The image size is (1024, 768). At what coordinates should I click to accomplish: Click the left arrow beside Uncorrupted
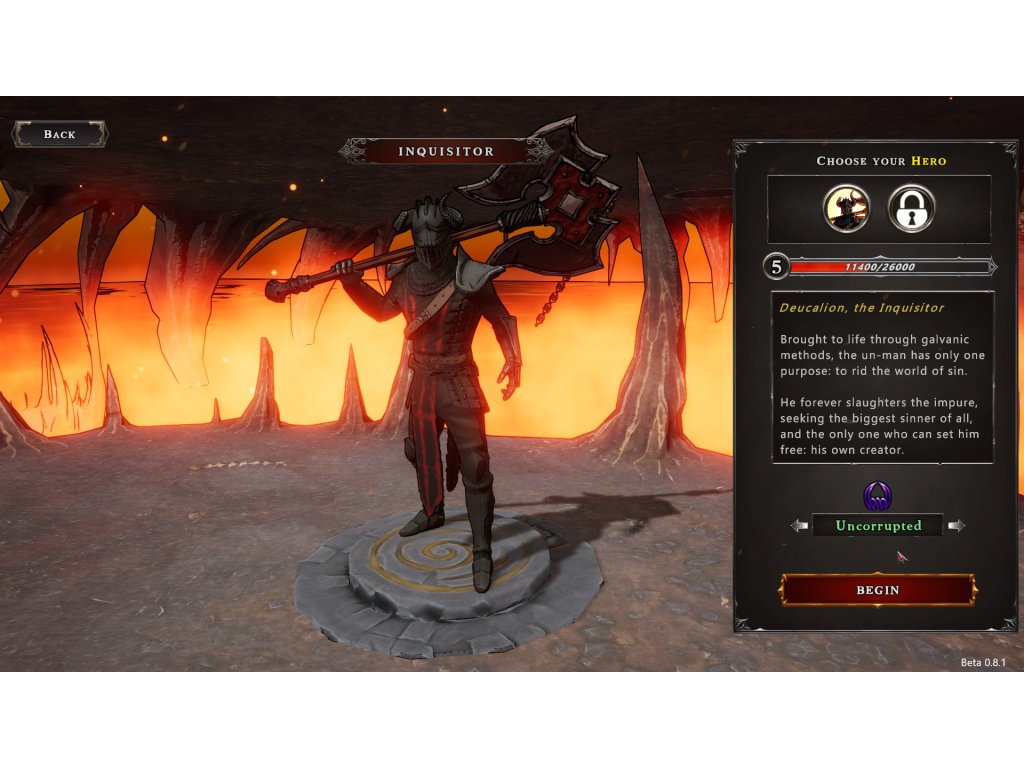click(x=799, y=526)
